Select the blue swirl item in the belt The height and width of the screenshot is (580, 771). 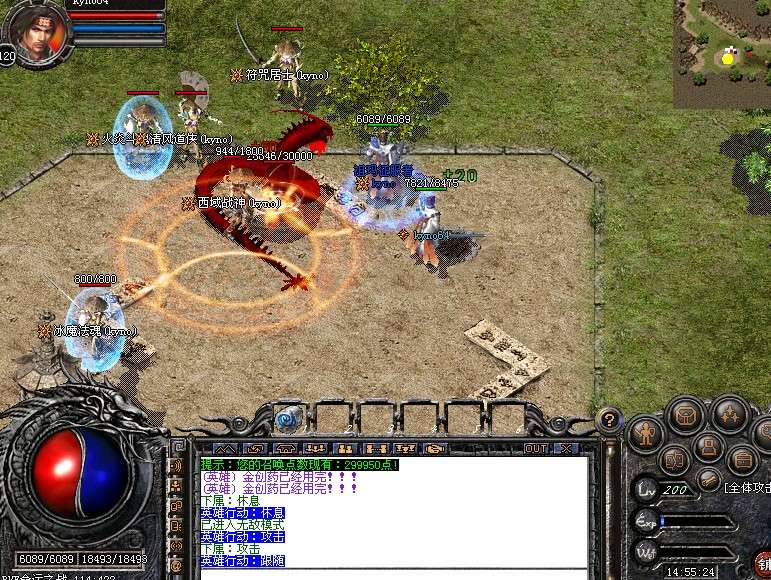tap(288, 417)
